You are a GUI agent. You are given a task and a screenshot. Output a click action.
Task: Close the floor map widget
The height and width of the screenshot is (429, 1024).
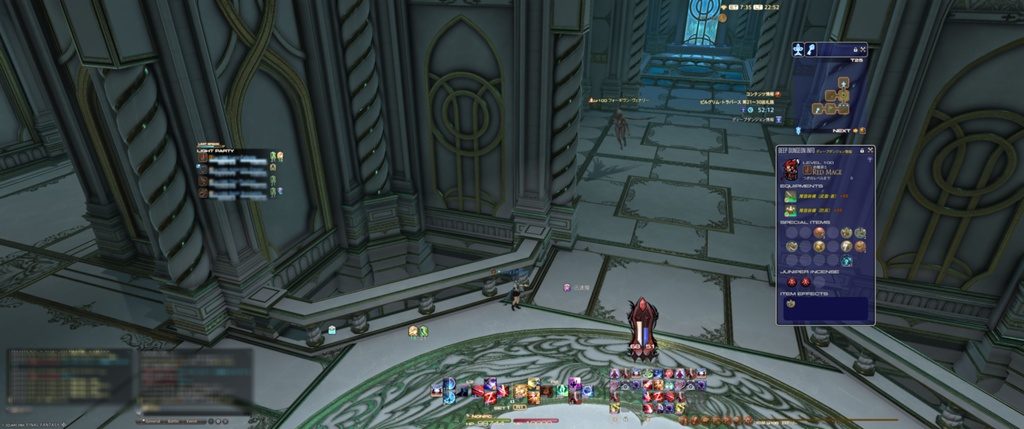(x=862, y=48)
